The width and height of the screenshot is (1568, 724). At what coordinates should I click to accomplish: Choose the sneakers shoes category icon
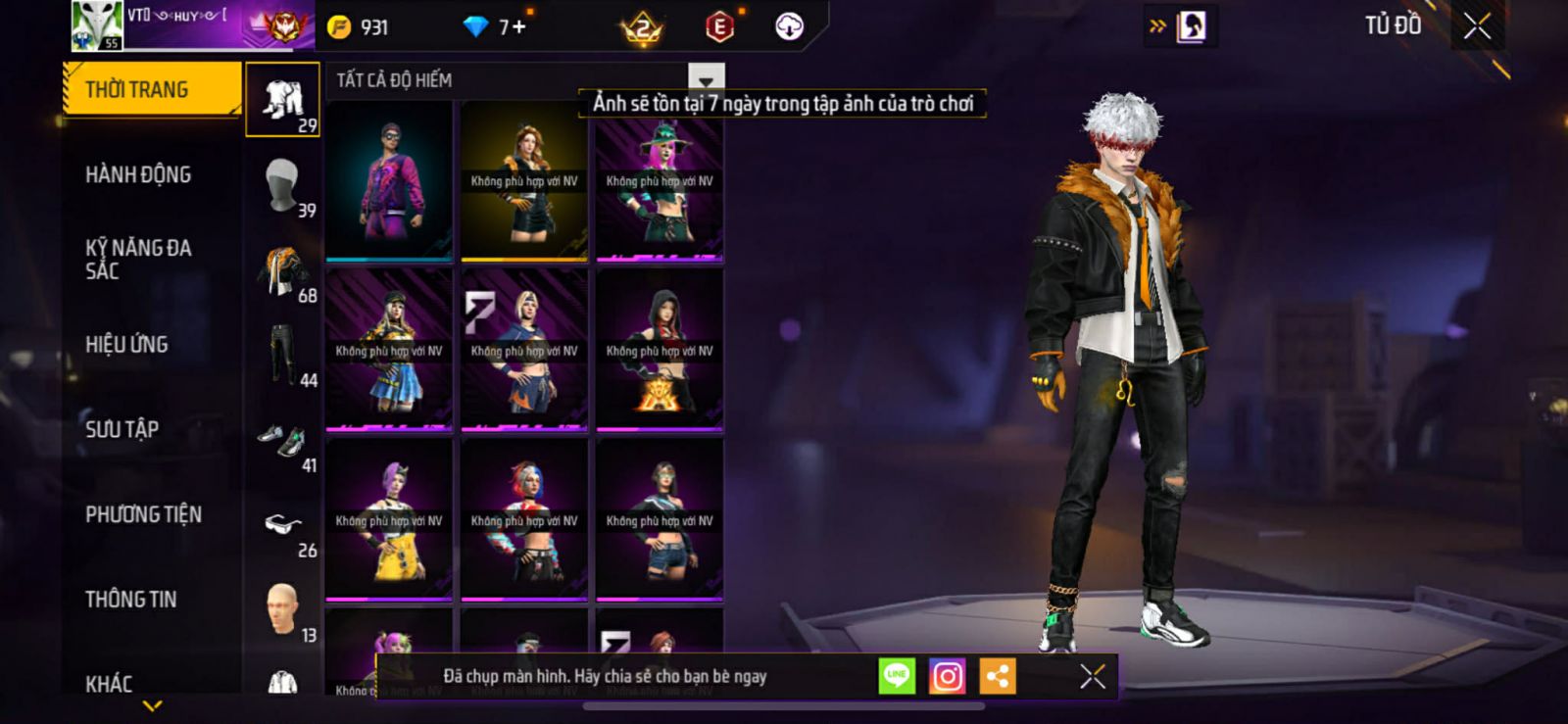[283, 441]
